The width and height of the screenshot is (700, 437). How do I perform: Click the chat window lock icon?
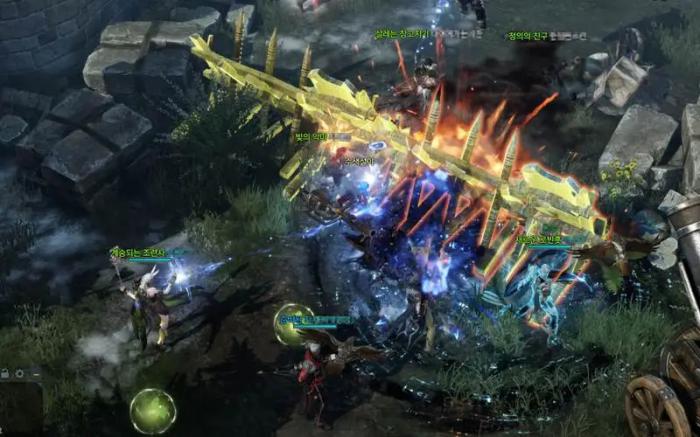[x=5, y=372]
